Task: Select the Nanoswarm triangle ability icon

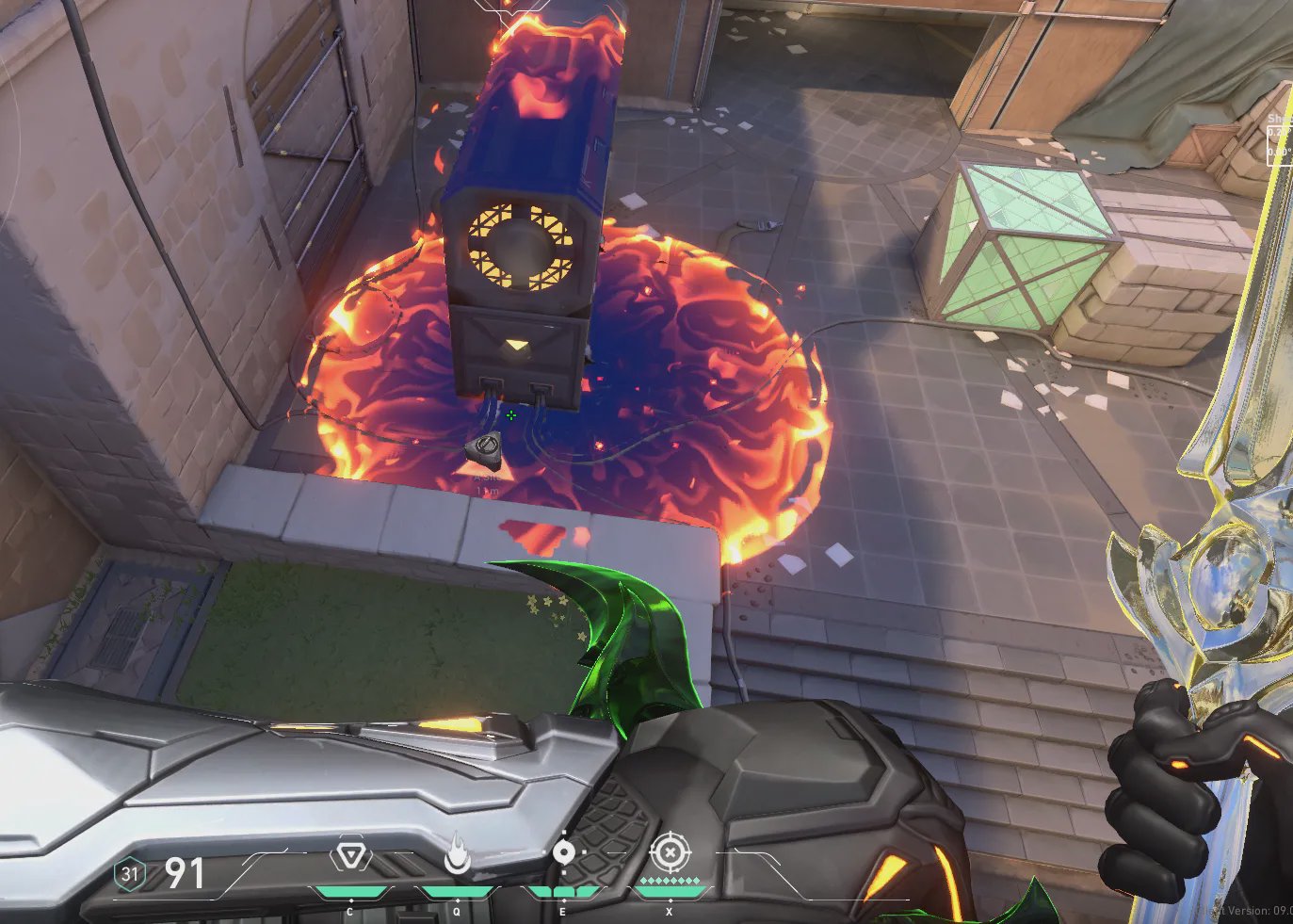Action: point(350,857)
